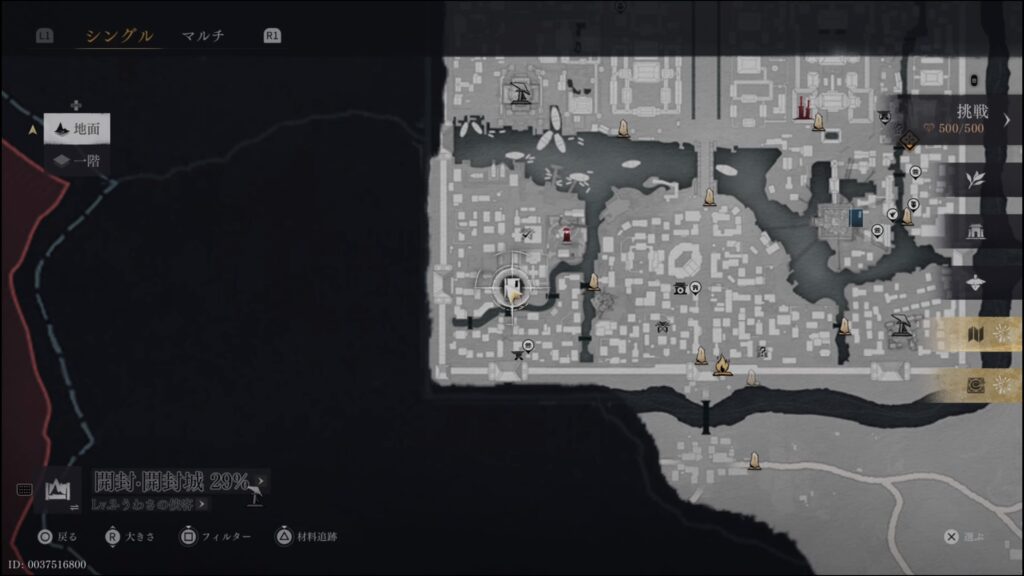Select the 地面 ground floor layer
Screen dimensions: 1024x576
point(77,128)
